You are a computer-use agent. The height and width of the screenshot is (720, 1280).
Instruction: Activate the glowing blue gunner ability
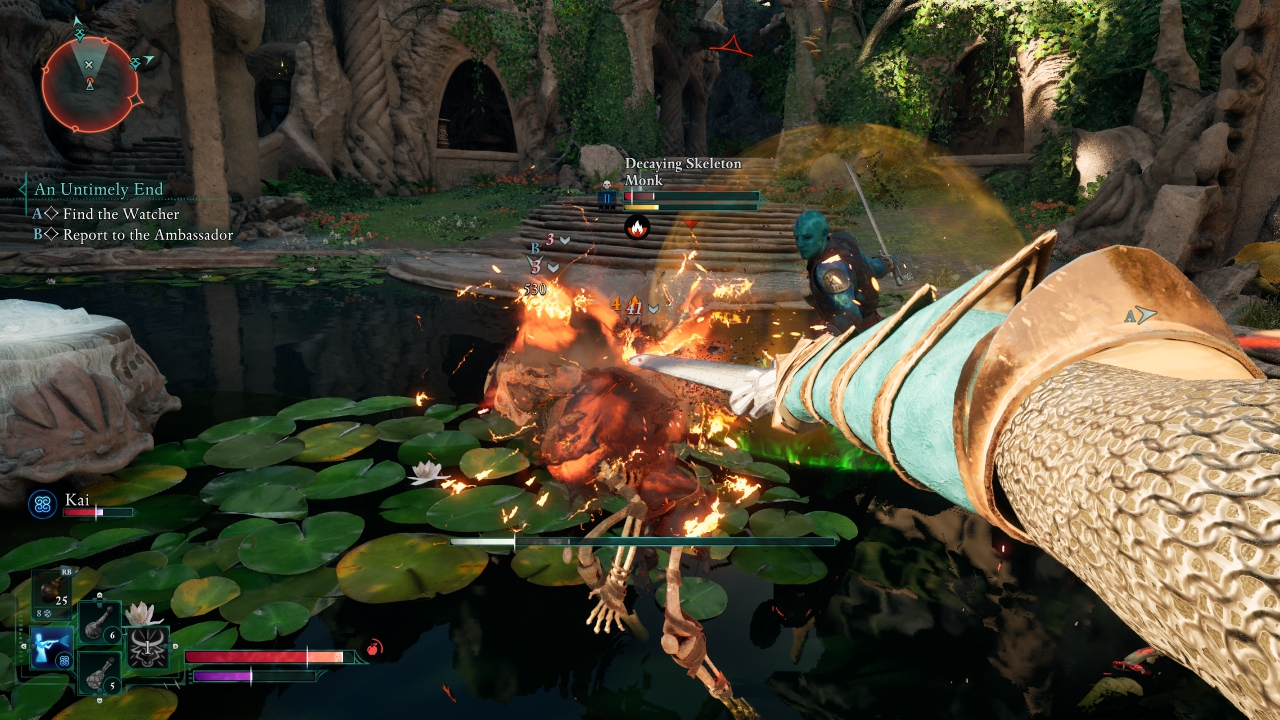pos(51,647)
